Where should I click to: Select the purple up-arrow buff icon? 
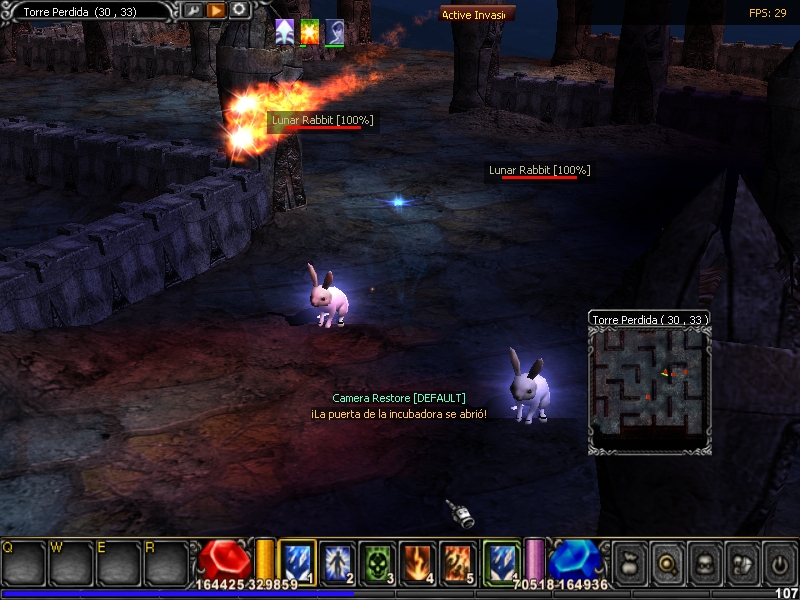pyautogui.click(x=285, y=31)
